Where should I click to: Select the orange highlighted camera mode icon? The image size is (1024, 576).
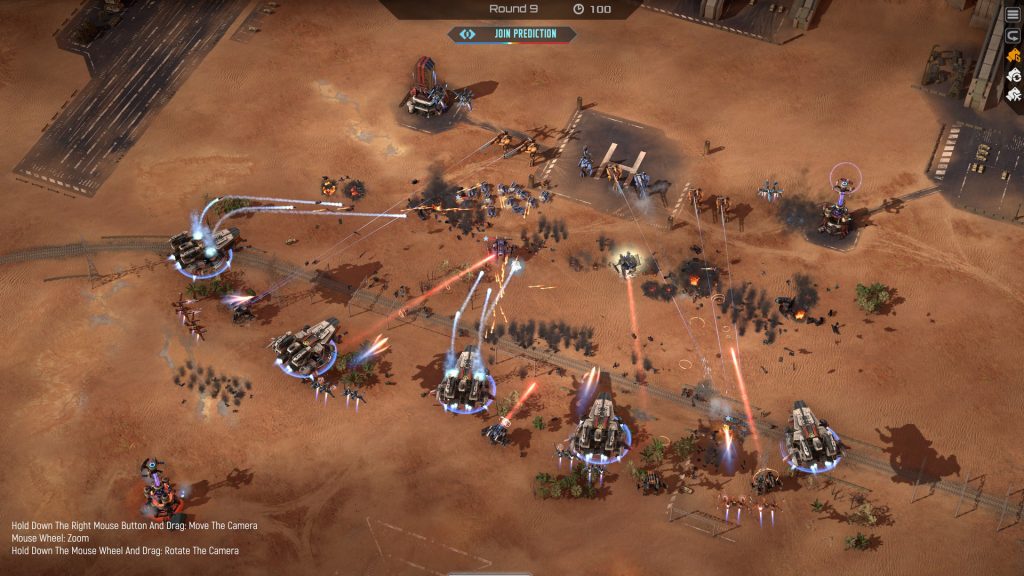tap(1013, 54)
